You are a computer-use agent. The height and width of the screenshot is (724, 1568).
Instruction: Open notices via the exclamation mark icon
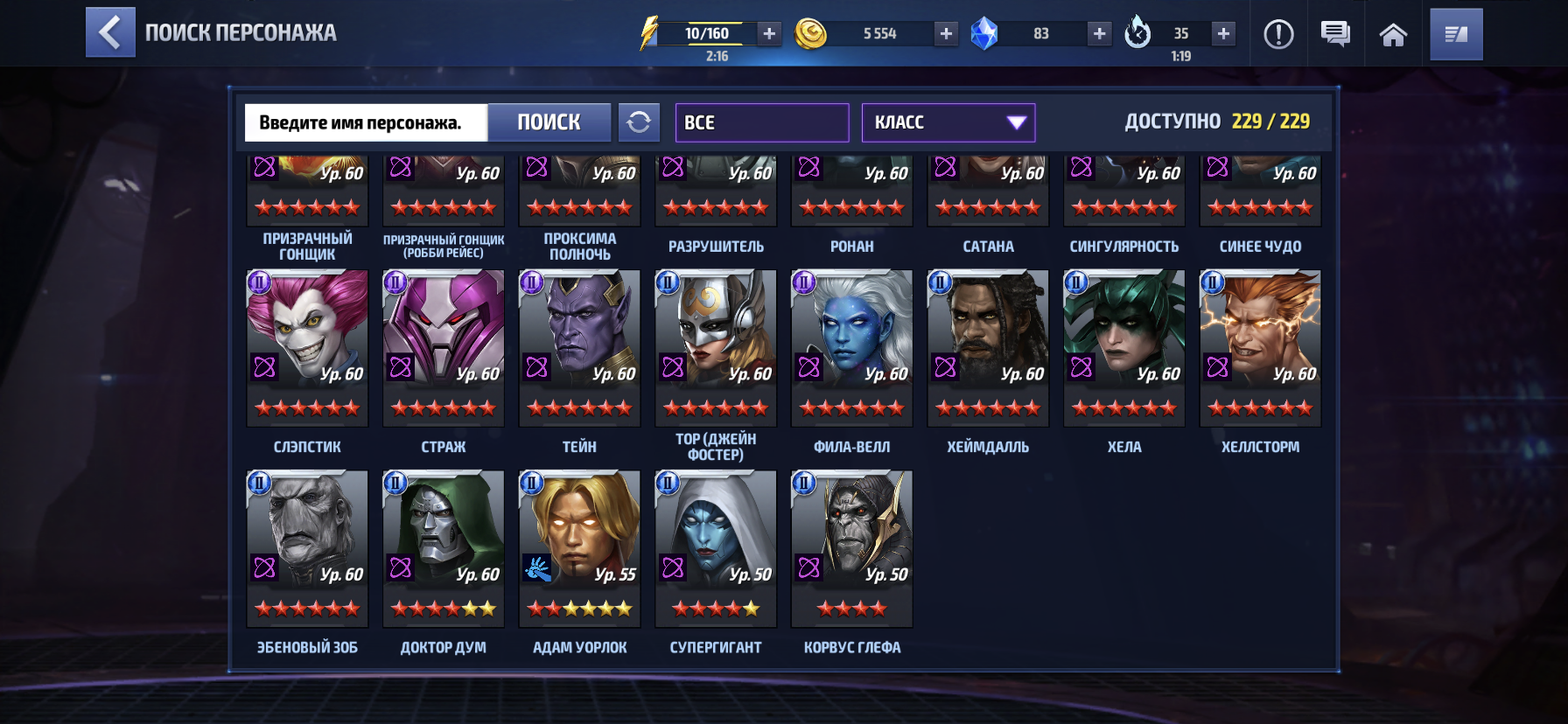point(1277,35)
